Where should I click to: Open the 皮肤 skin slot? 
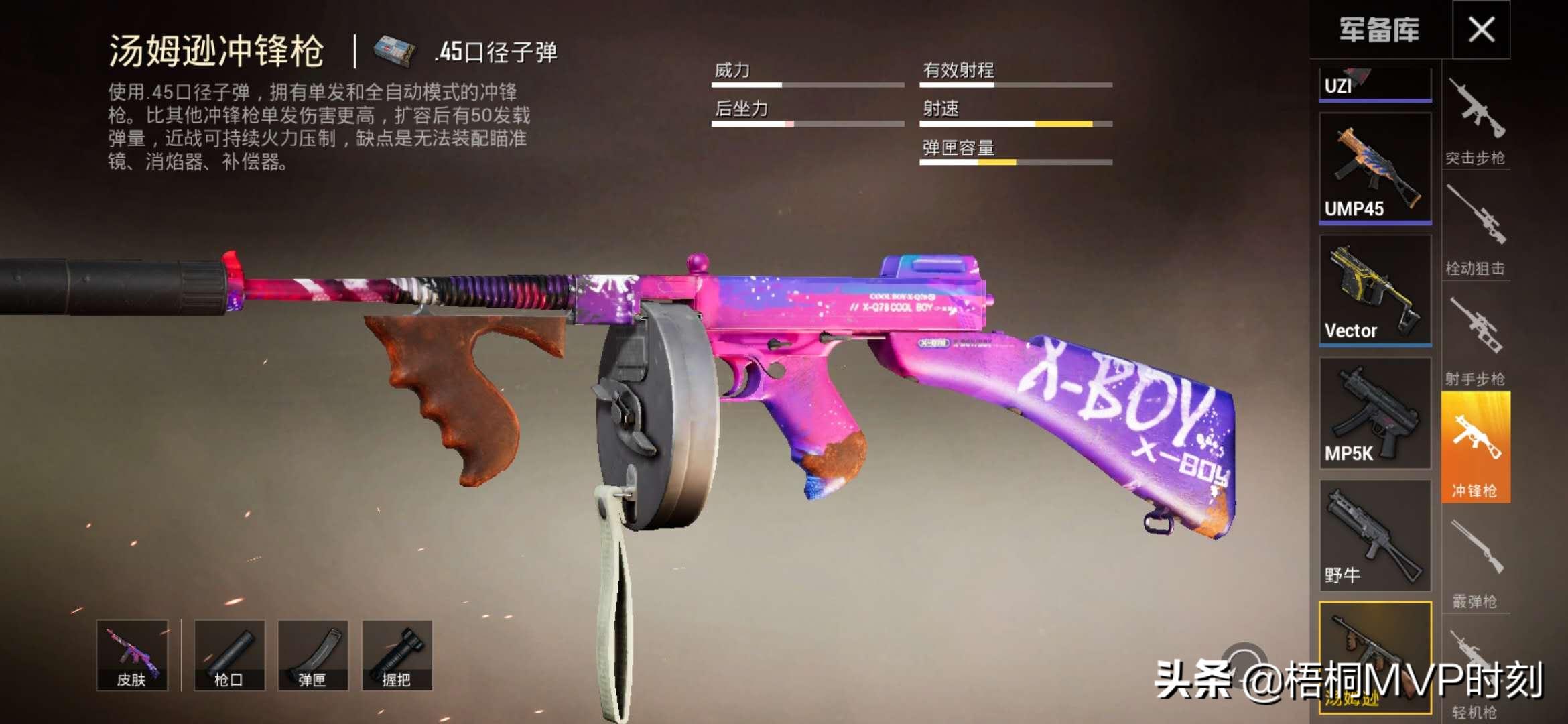click(132, 655)
